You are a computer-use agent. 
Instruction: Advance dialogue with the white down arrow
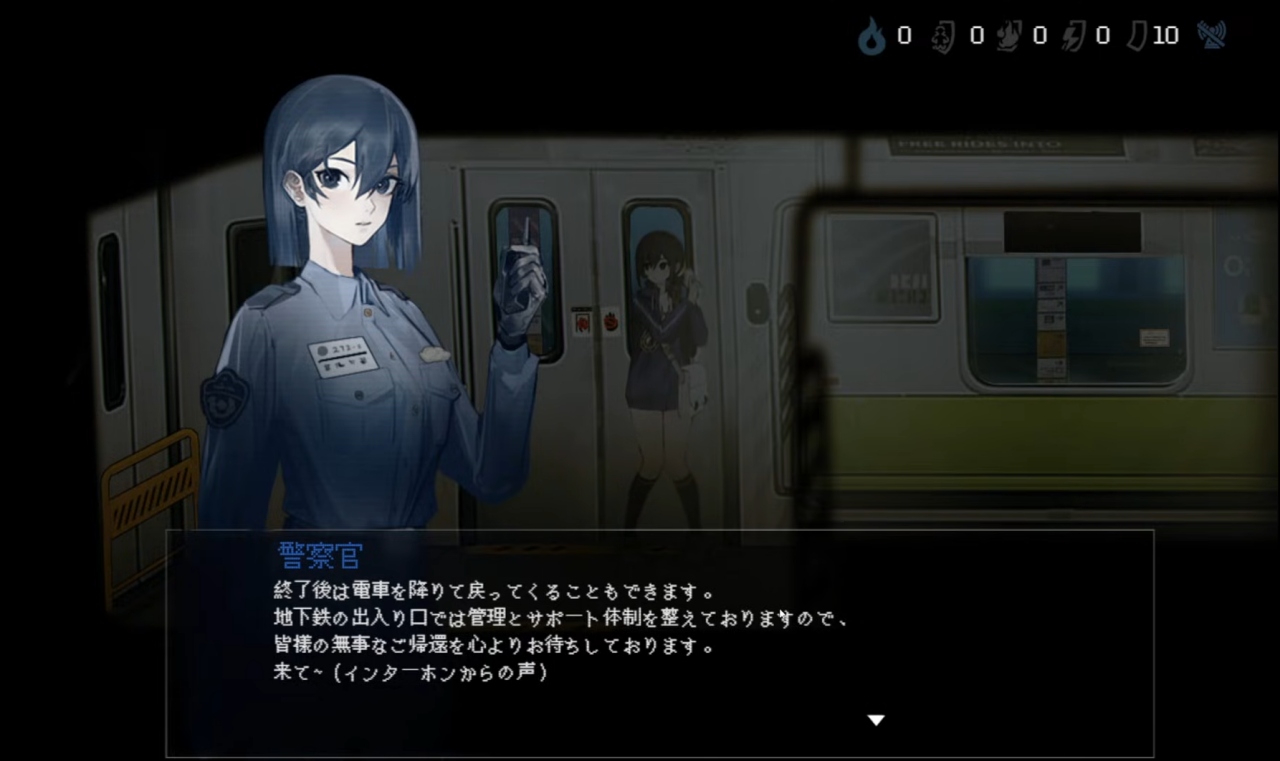pos(876,720)
